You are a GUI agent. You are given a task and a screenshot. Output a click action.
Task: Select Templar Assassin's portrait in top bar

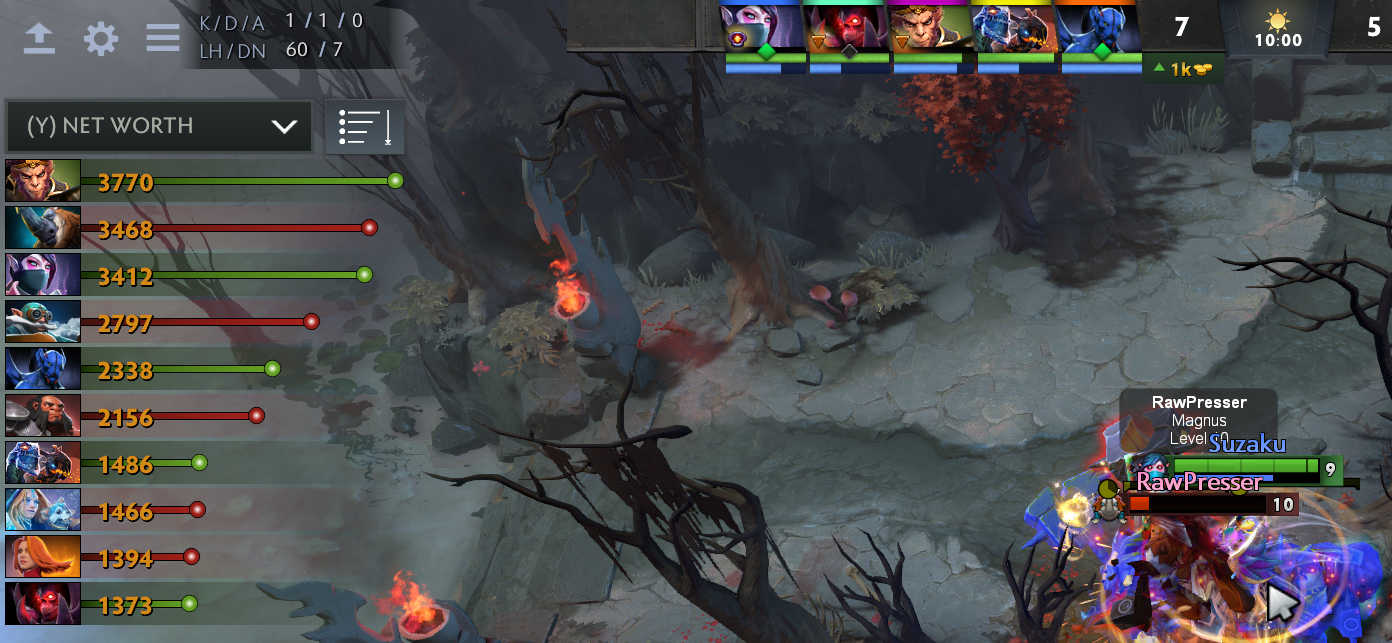(x=765, y=27)
